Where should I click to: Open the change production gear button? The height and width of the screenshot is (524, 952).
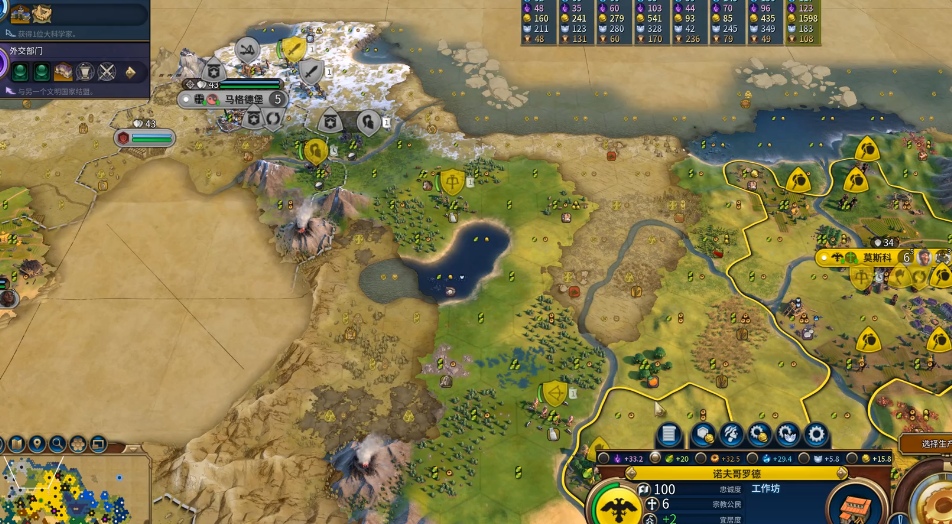(817, 434)
